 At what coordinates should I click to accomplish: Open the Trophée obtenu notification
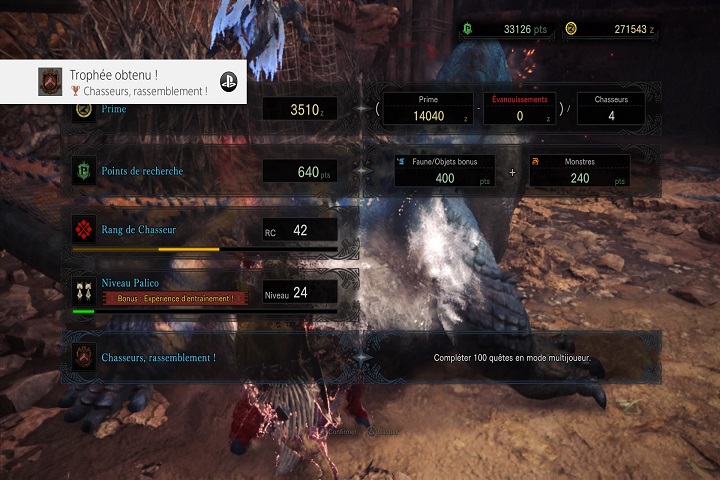(125, 82)
